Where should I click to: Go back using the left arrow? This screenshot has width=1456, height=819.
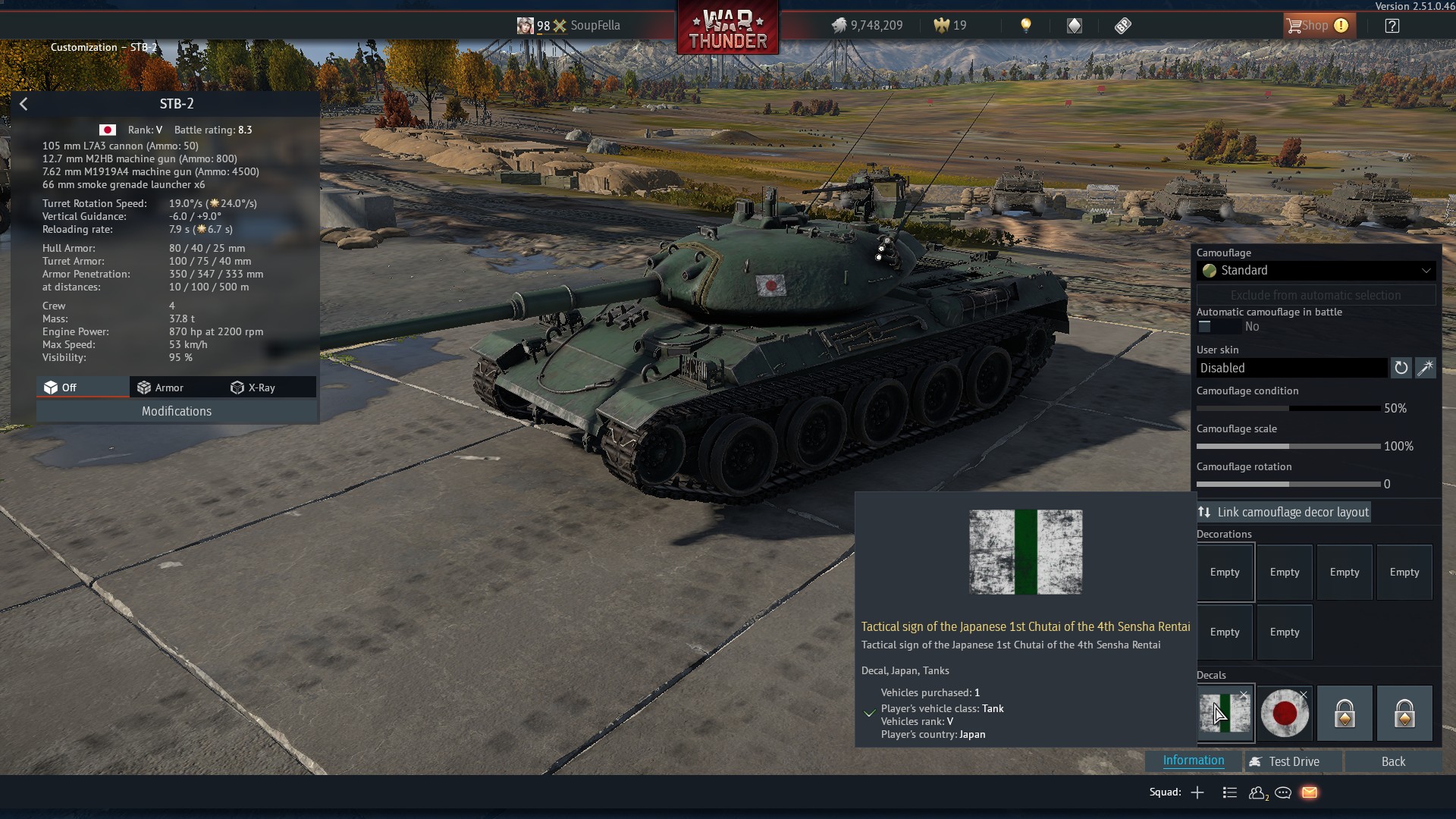pos(24,104)
